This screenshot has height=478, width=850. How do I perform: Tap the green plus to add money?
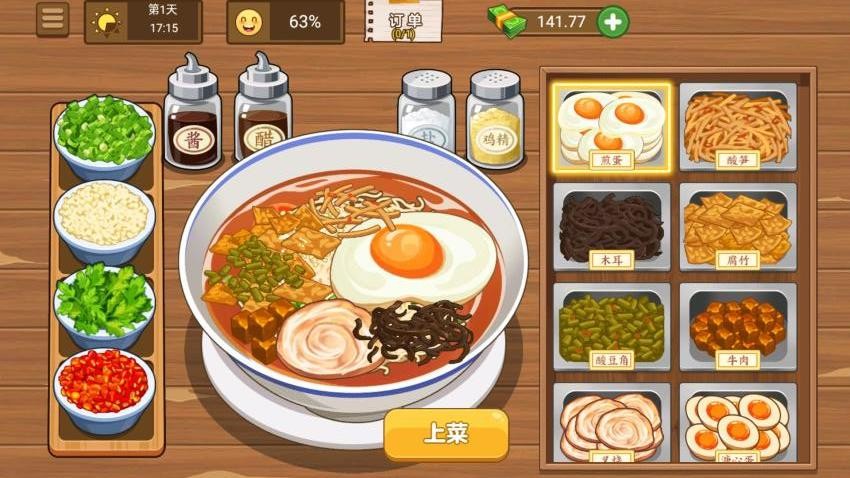tap(613, 21)
